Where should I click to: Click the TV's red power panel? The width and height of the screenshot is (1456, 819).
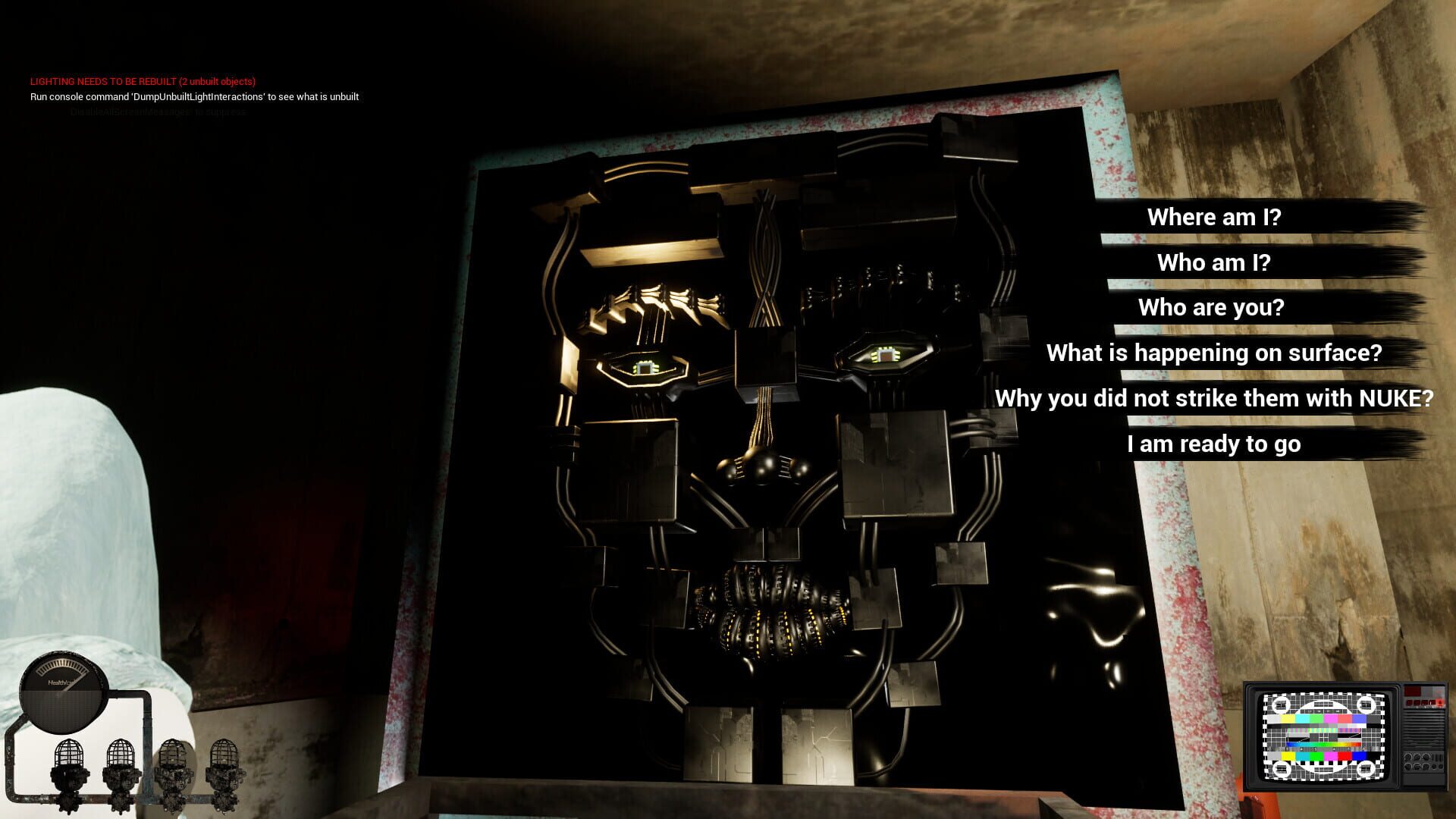[1412, 691]
